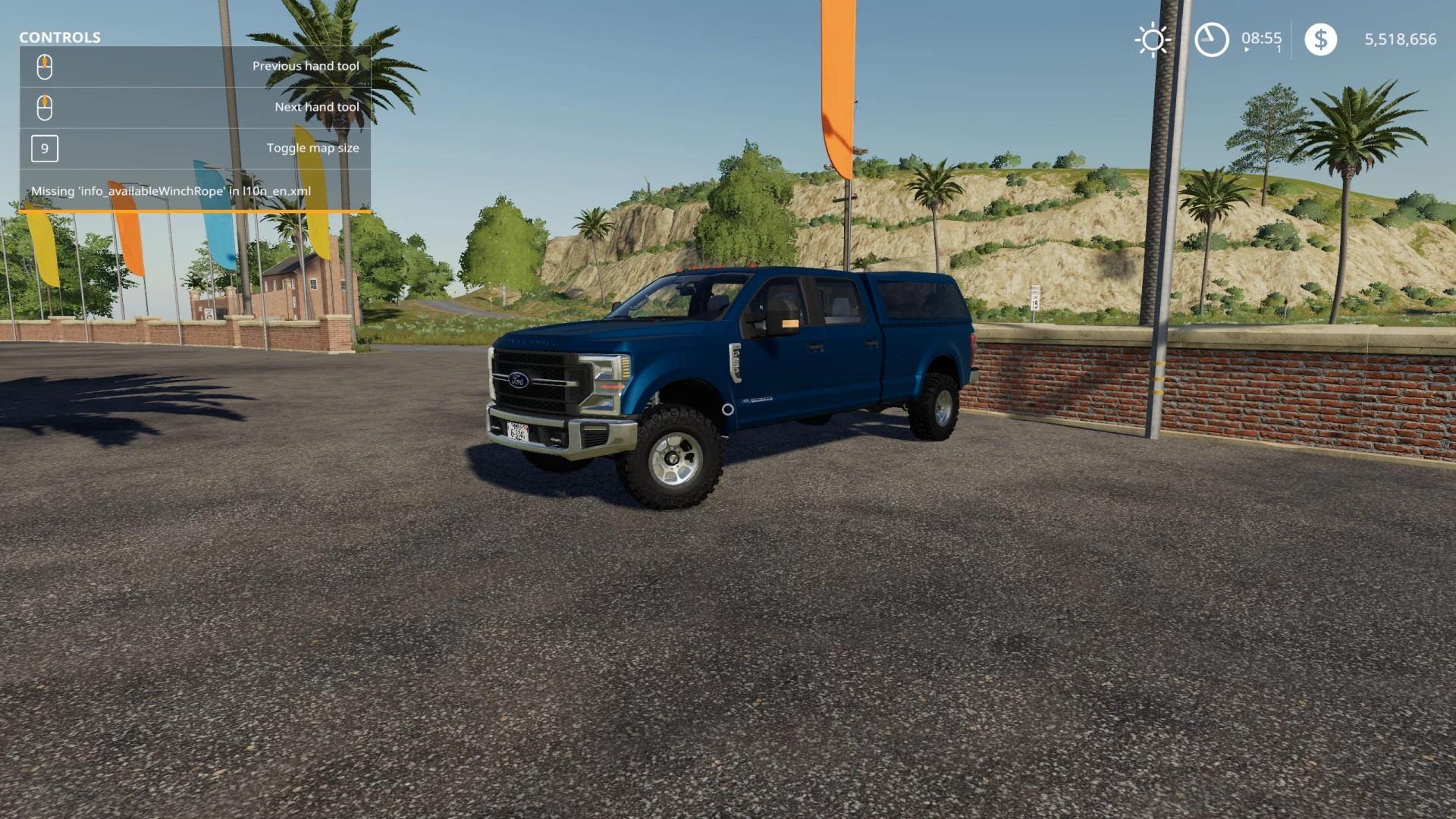
Task: Click the CONTROLS panel header
Action: tap(61, 37)
